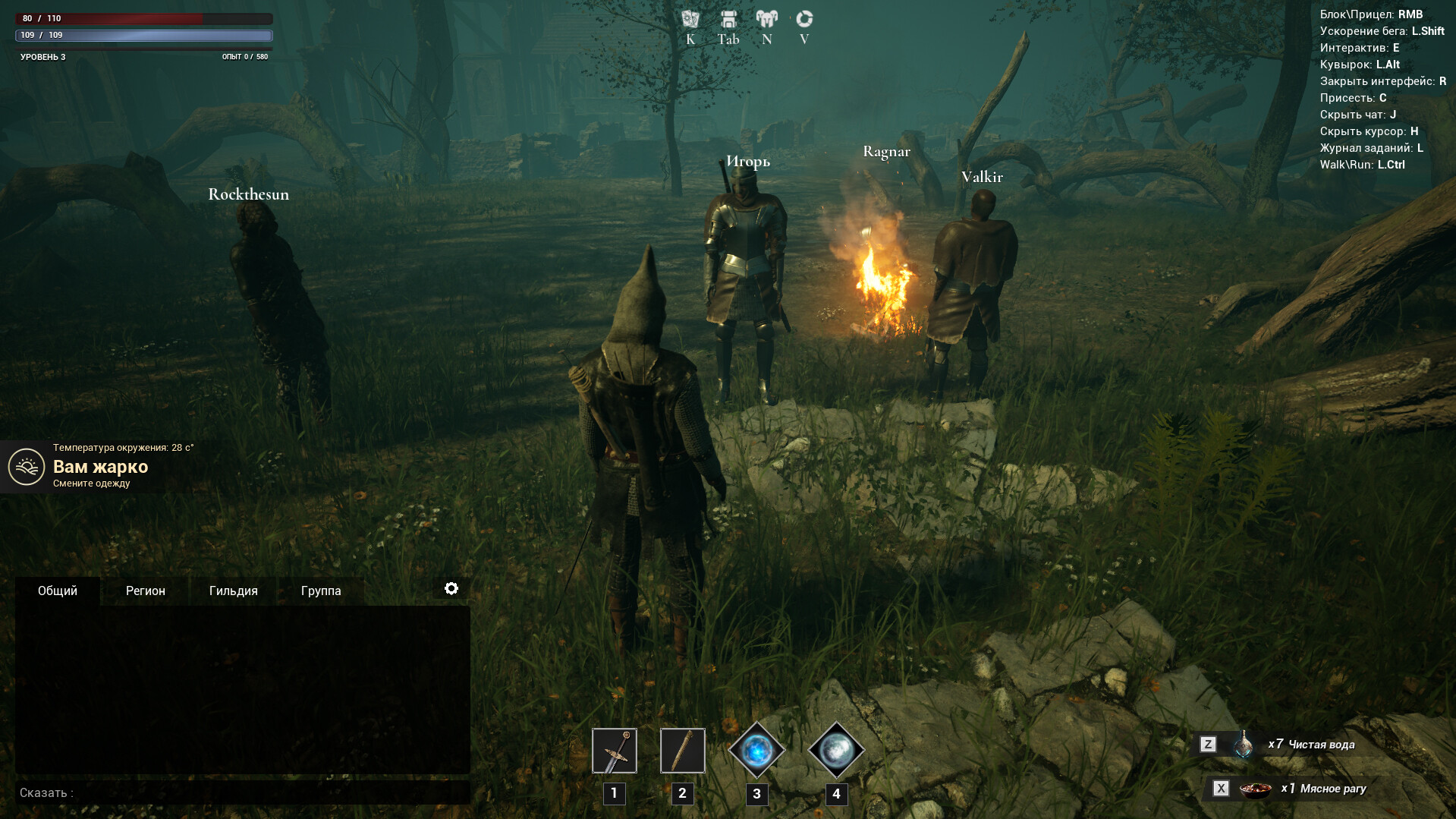Switch to the Регион chat tab
The width and height of the screenshot is (1456, 819).
pos(145,591)
